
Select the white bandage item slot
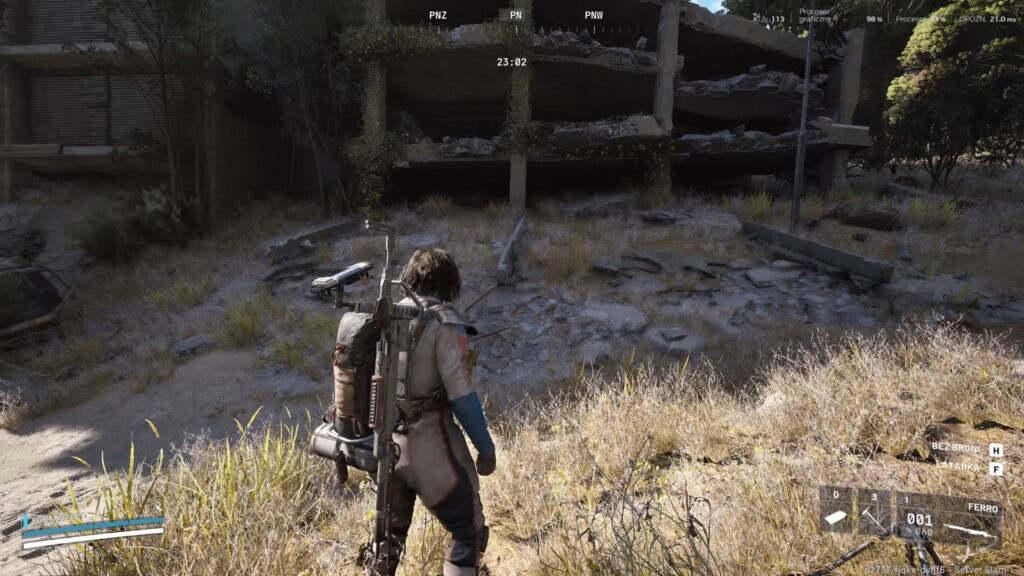click(x=837, y=512)
